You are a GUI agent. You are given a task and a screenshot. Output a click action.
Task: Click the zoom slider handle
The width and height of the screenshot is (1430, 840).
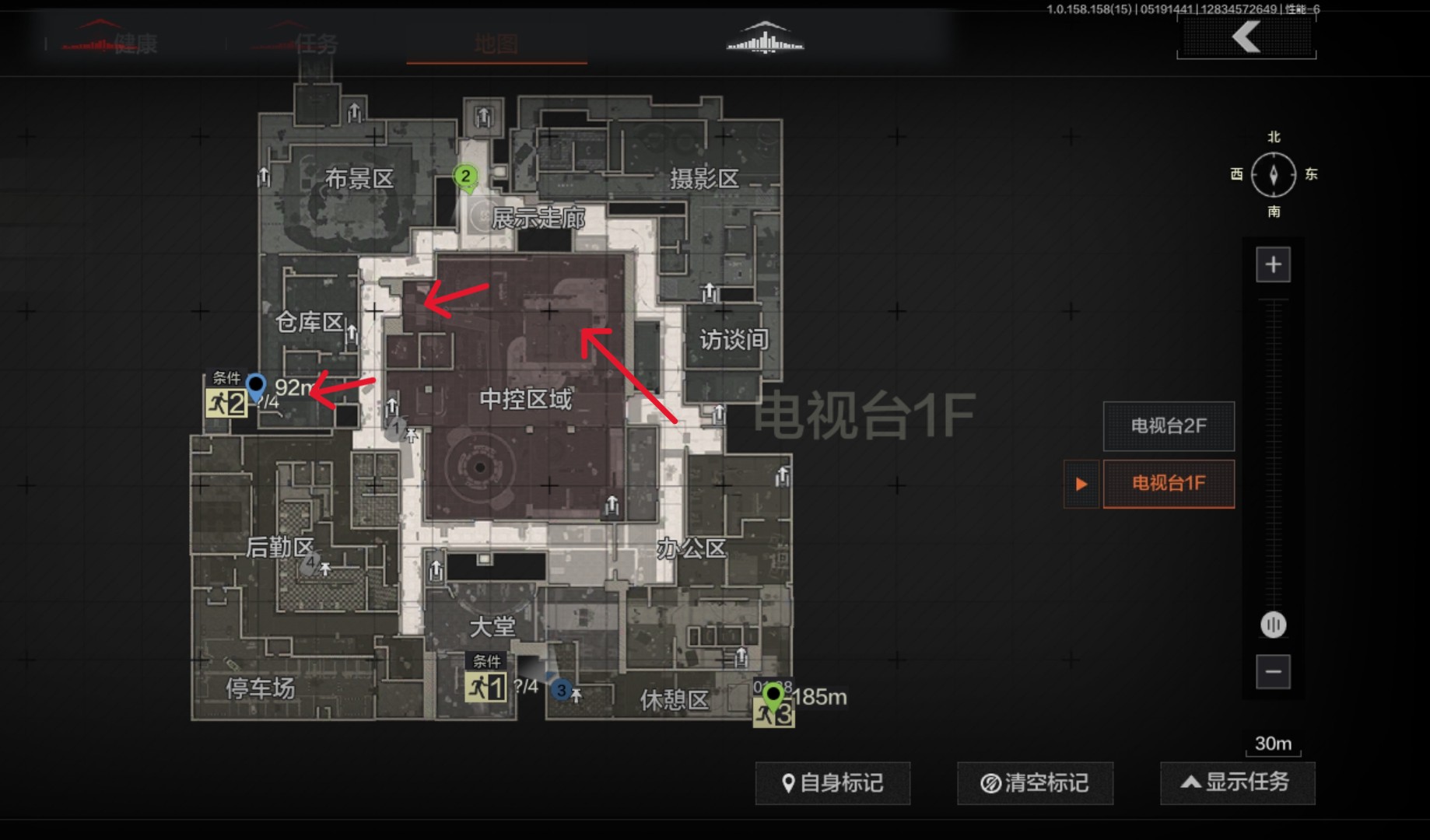(1273, 625)
